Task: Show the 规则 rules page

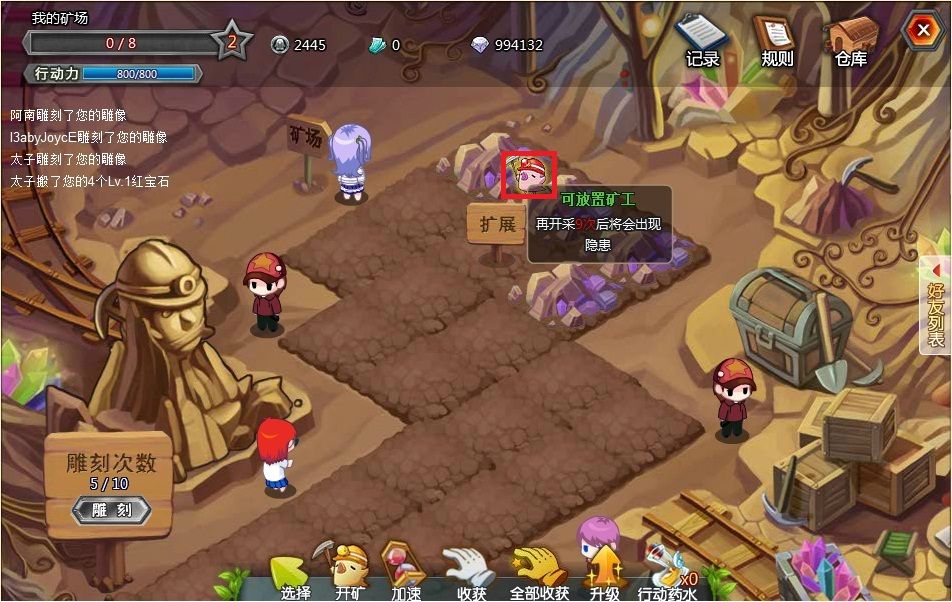Action: tap(777, 41)
